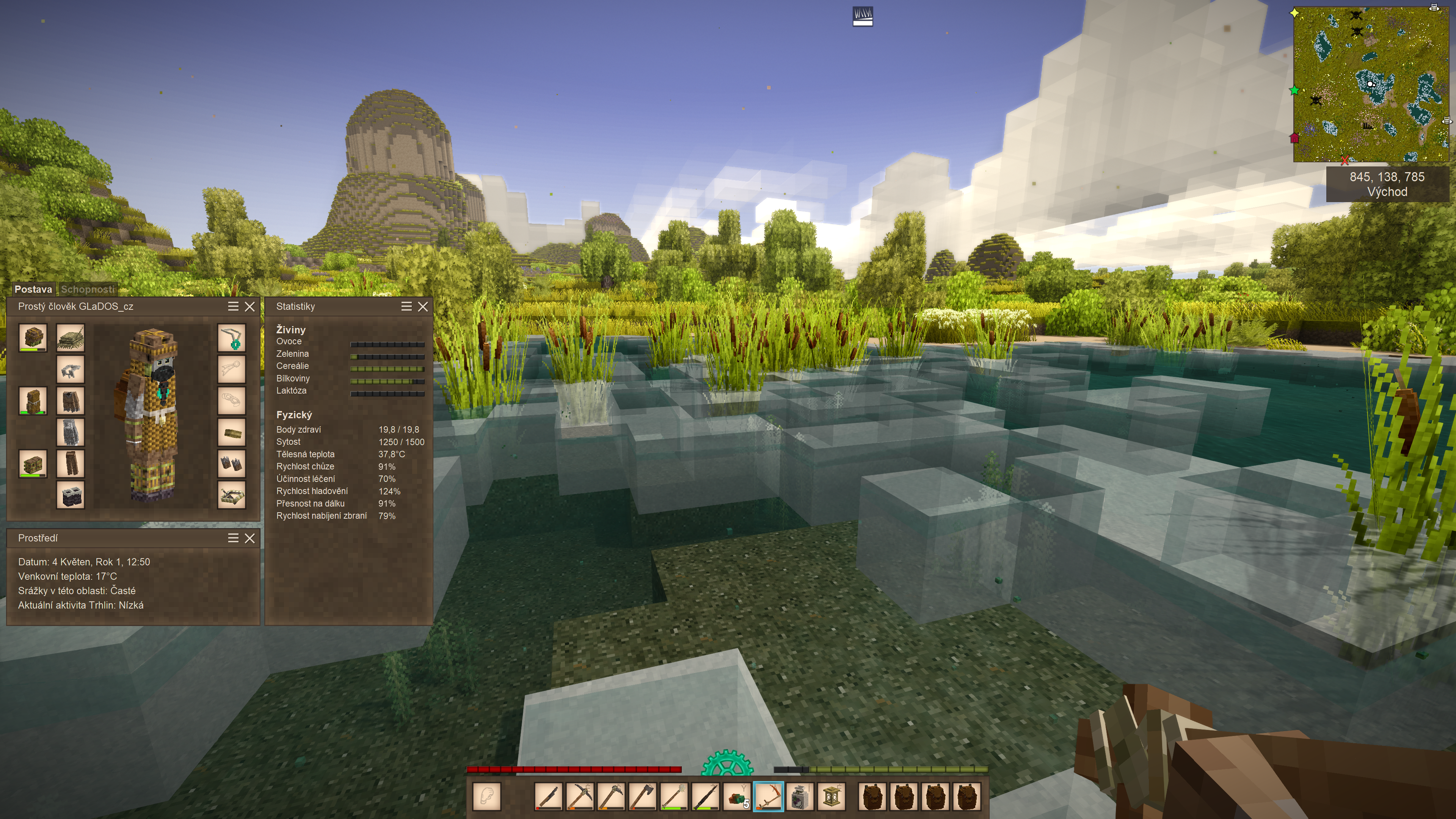Select the lantern hotbar slot
This screenshot has height=819, width=1456.
832,796
